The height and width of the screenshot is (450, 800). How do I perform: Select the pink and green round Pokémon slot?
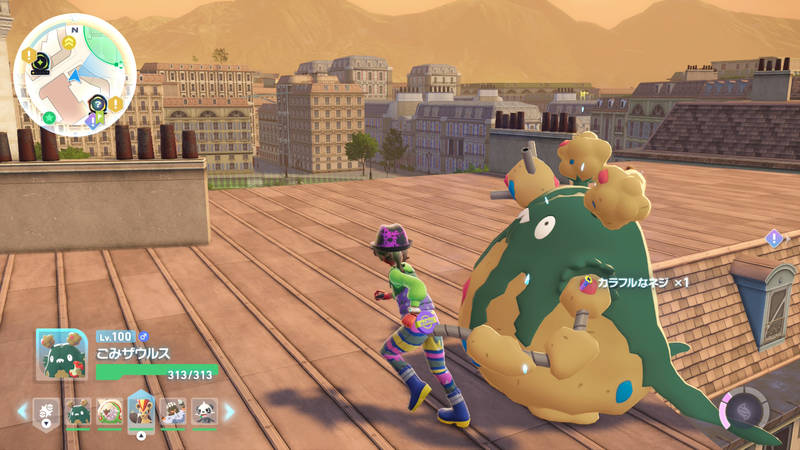109,411
